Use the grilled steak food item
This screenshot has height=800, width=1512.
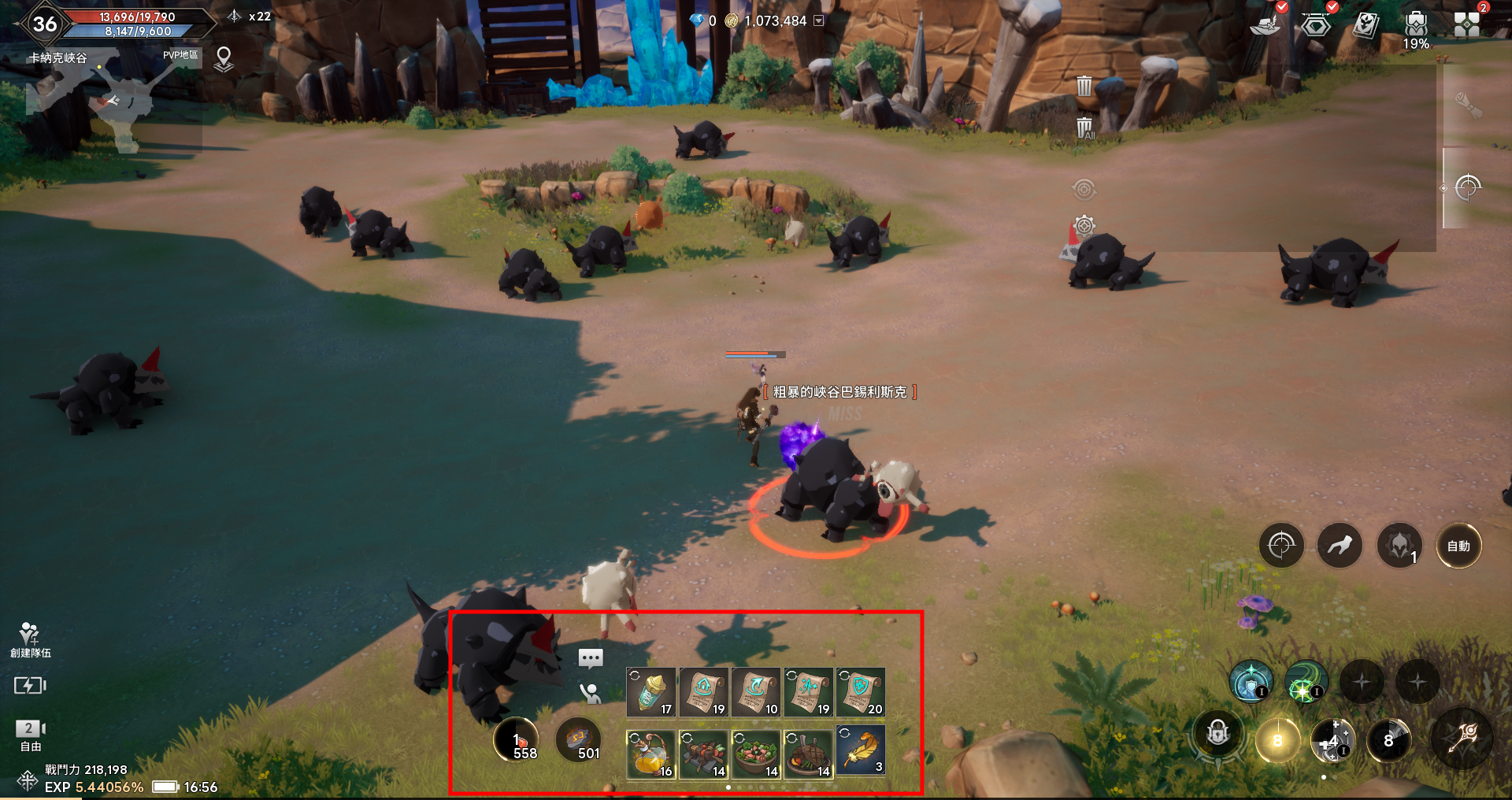808,754
